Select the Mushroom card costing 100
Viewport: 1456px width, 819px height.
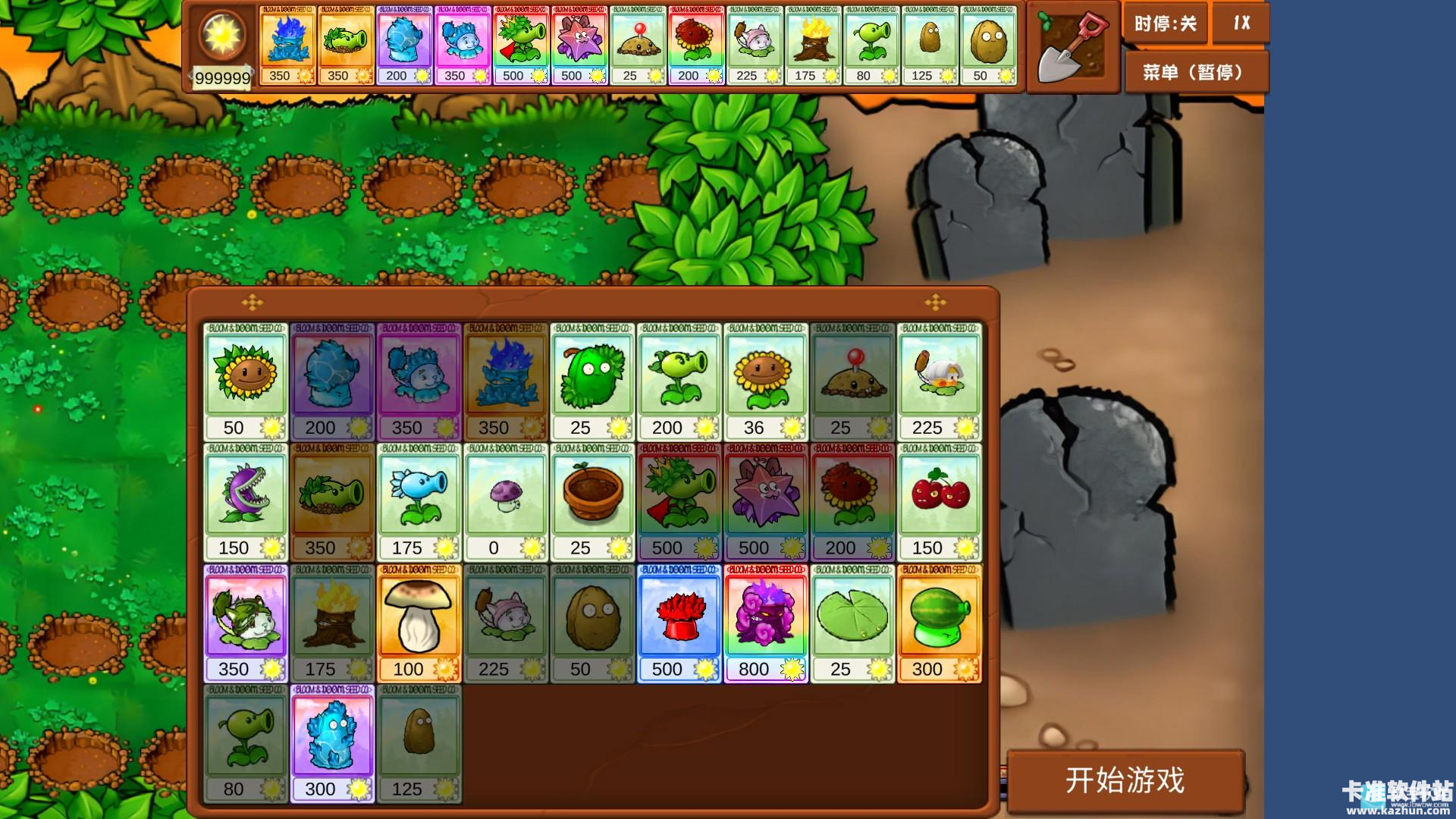(419, 618)
